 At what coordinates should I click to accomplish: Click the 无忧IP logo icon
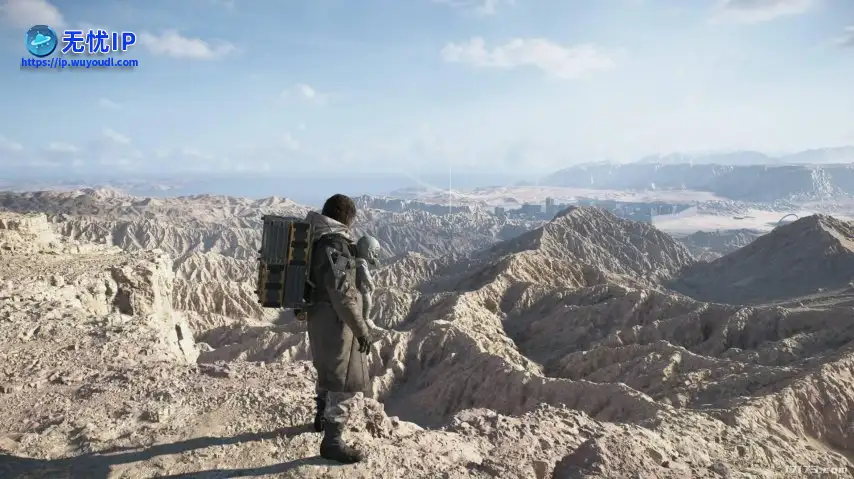tap(41, 40)
